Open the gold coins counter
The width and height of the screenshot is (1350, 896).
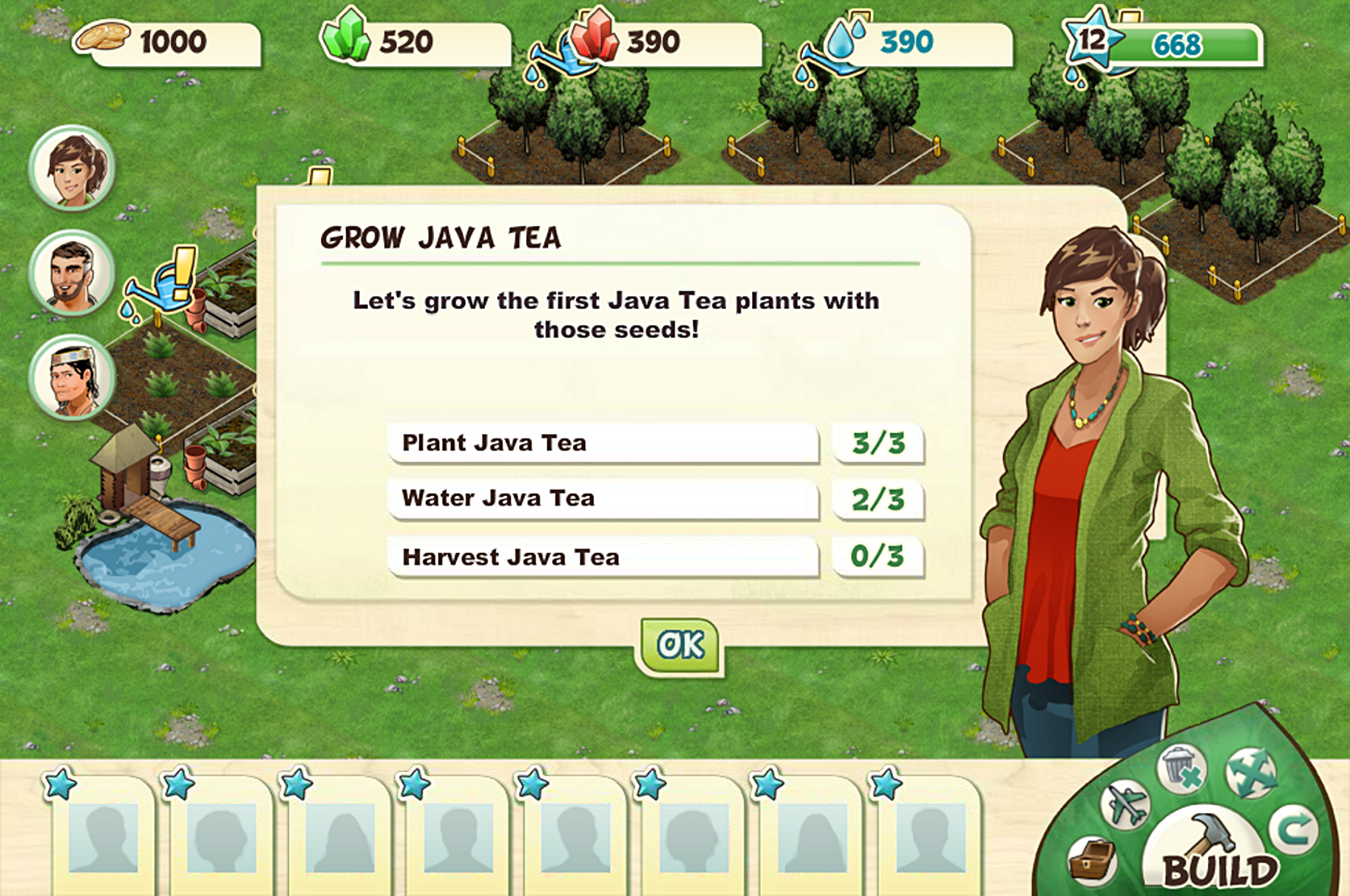tap(171, 42)
